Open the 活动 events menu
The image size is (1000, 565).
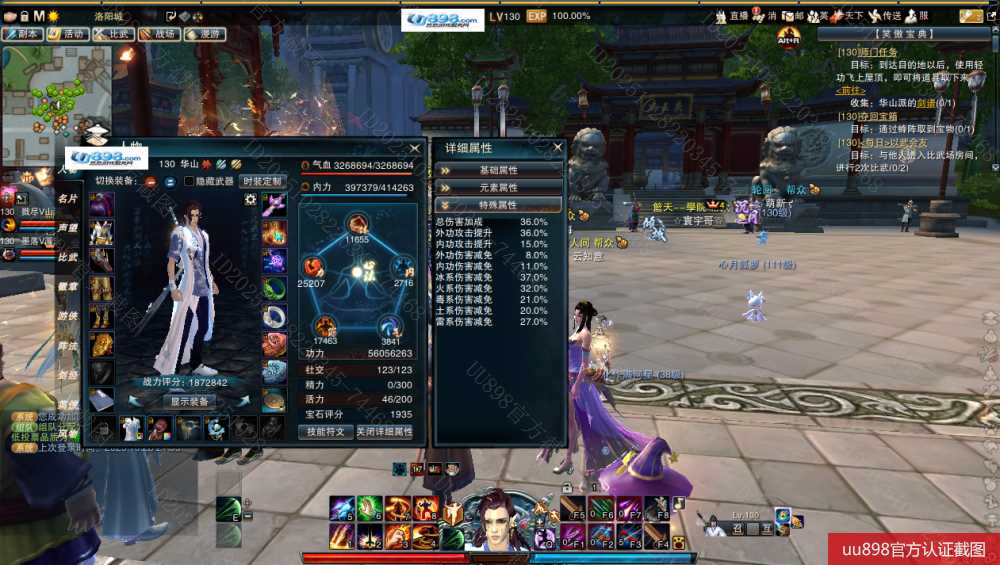tap(68, 34)
